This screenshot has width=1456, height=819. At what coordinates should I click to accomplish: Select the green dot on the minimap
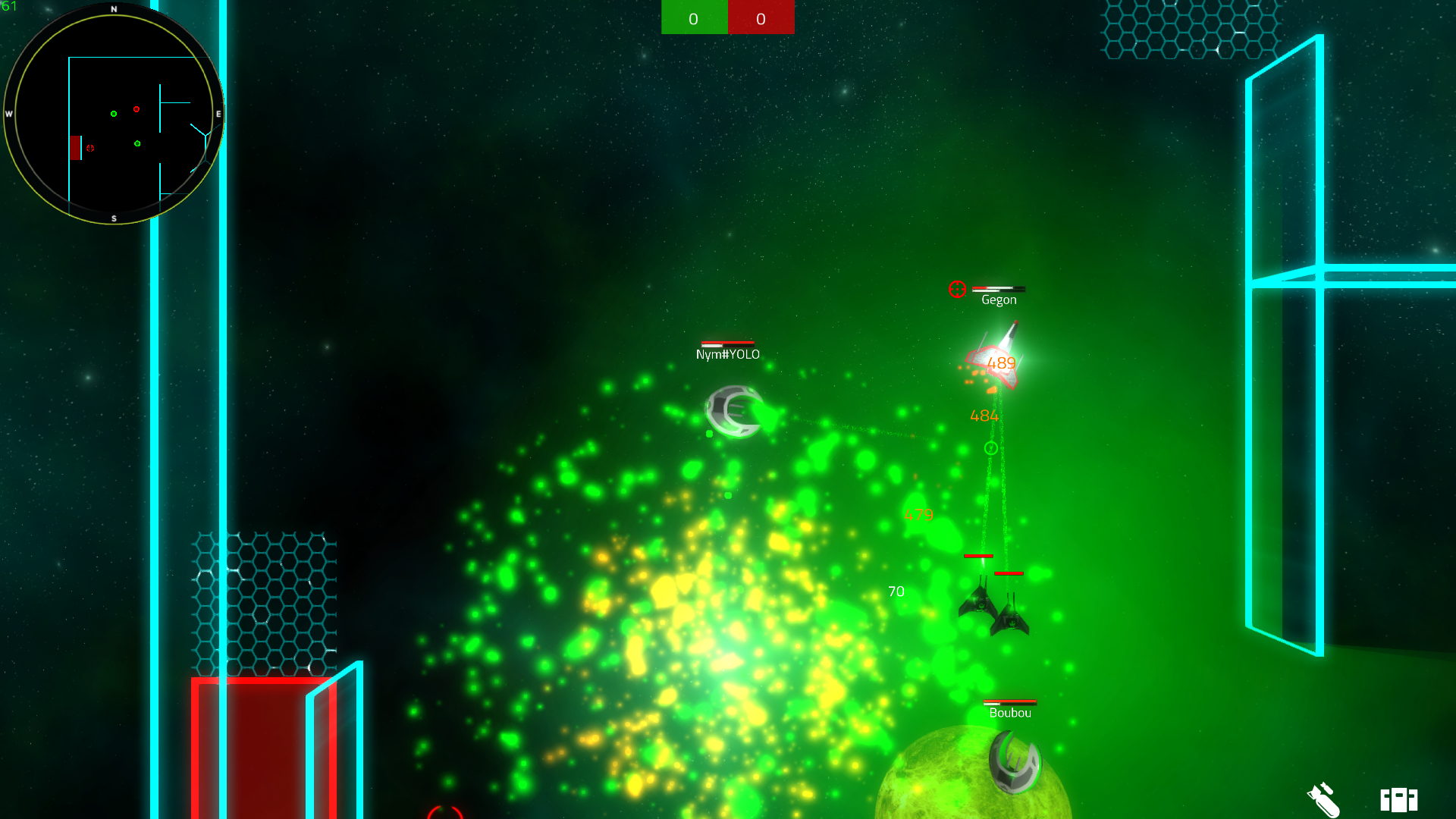114,113
